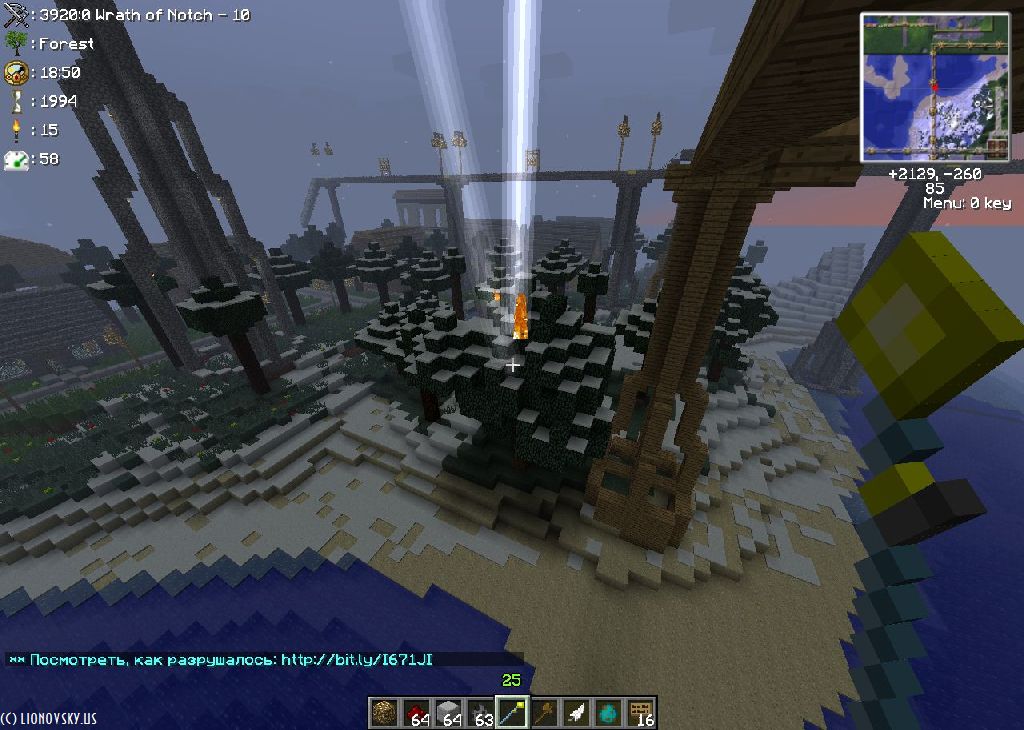1024x730 pixels.
Task: Select the yellow-tipped wand hotbar slot
Action: click(x=513, y=713)
